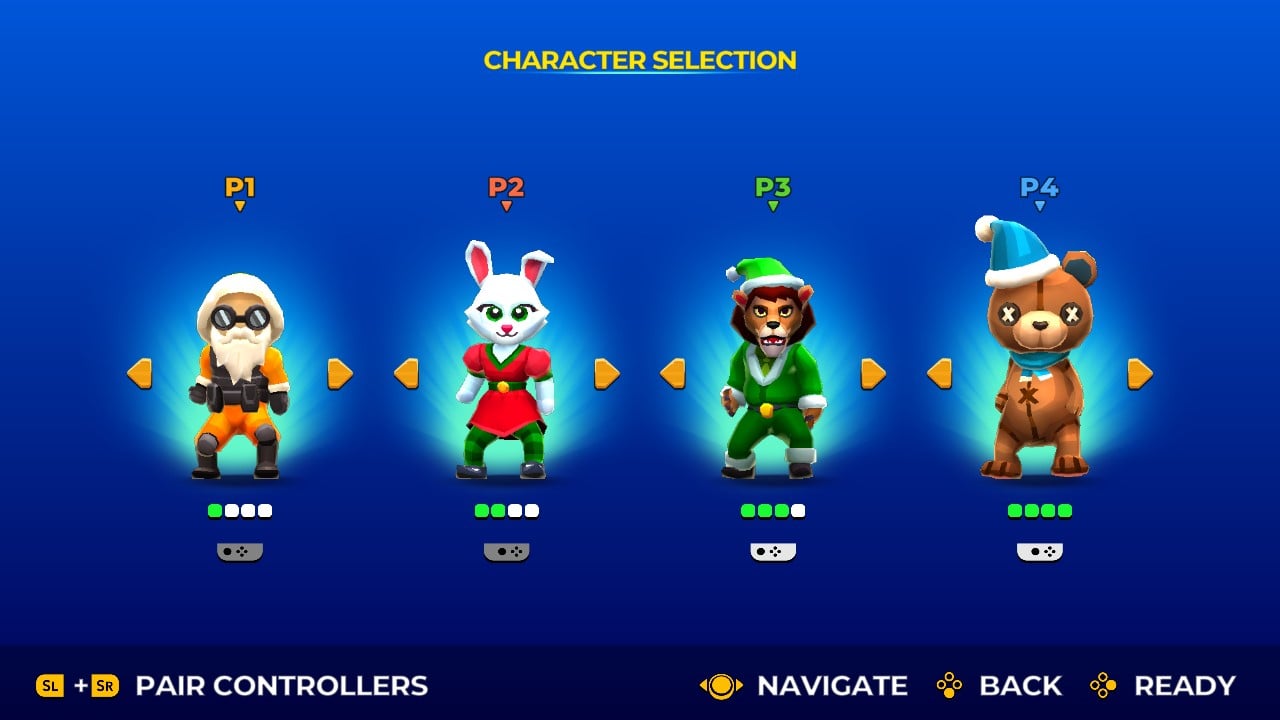Screen dimensions: 1280x720
Task: Click the Joy-Con controller icon under P1
Action: click(240, 549)
